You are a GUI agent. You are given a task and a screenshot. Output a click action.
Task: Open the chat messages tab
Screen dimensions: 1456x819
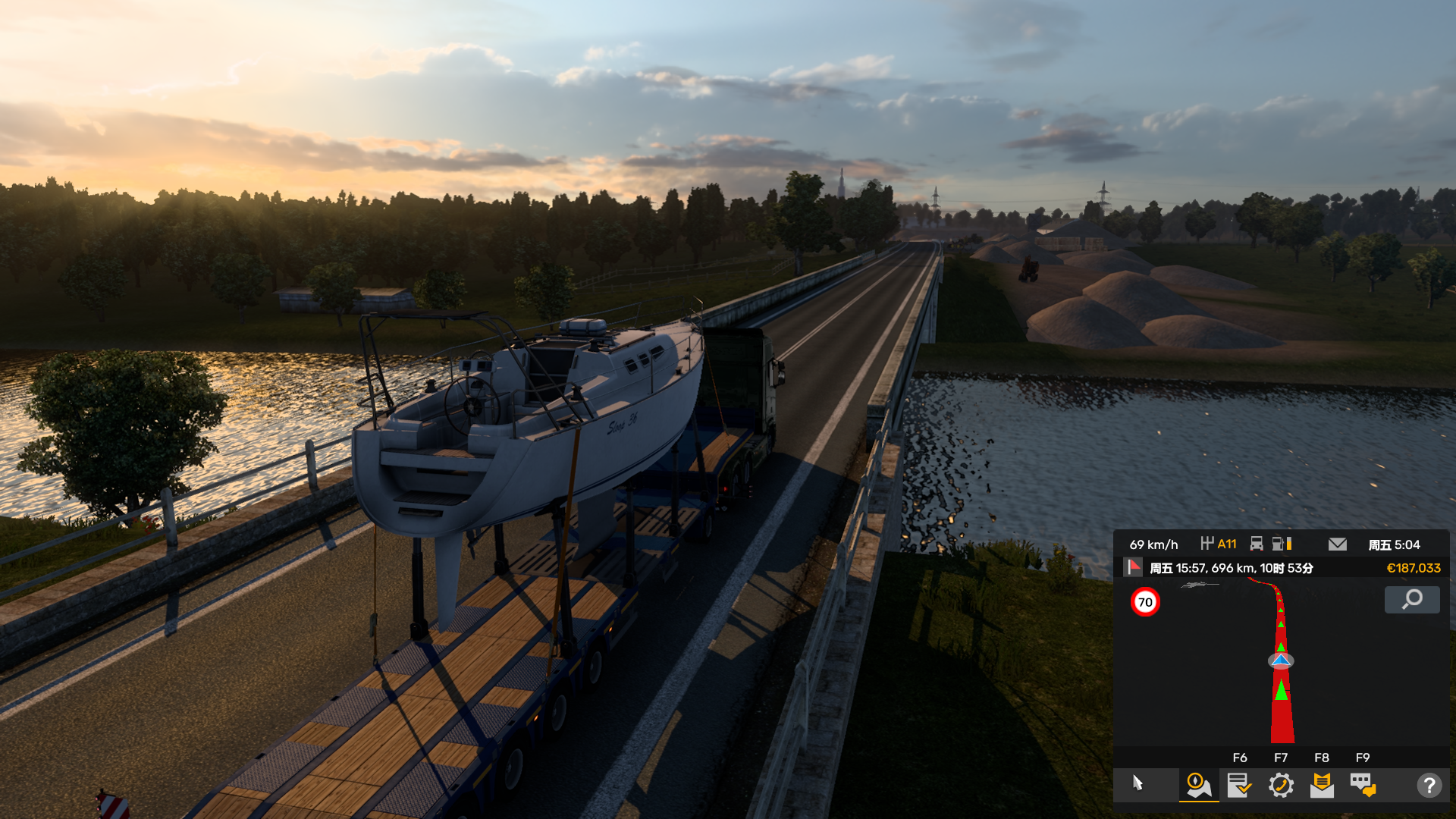(x=1363, y=785)
